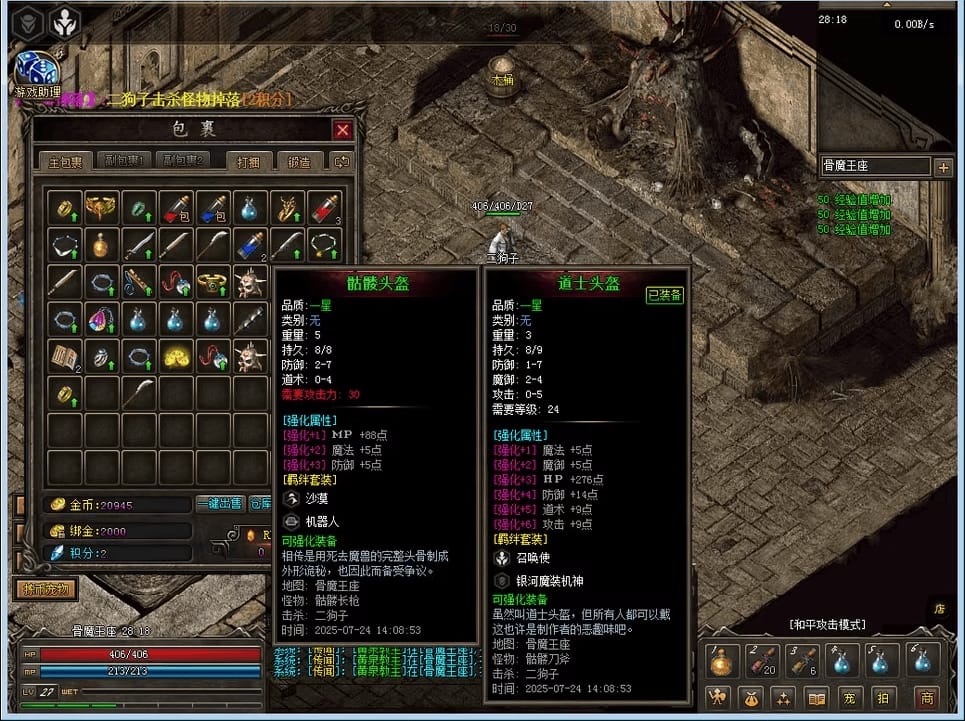Click the 一键出售 sell-all button
This screenshot has width=965, height=721.
pyautogui.click(x=220, y=505)
